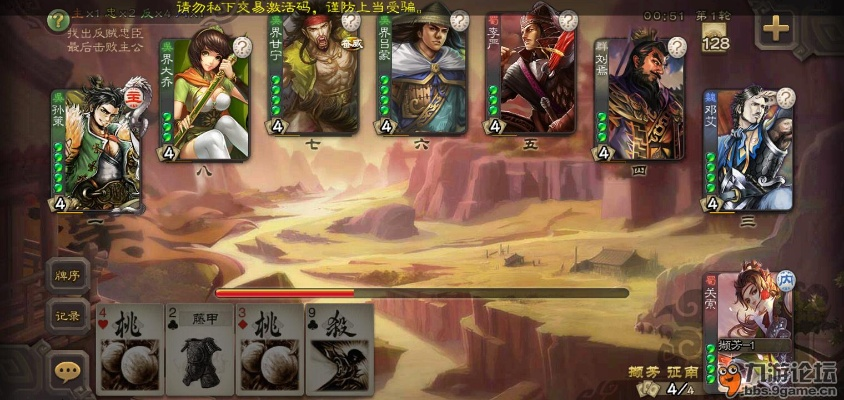Viewport: 844px width, 400px height.
Task: Select the 4 of hearts 桃 card
Action: click(130, 349)
